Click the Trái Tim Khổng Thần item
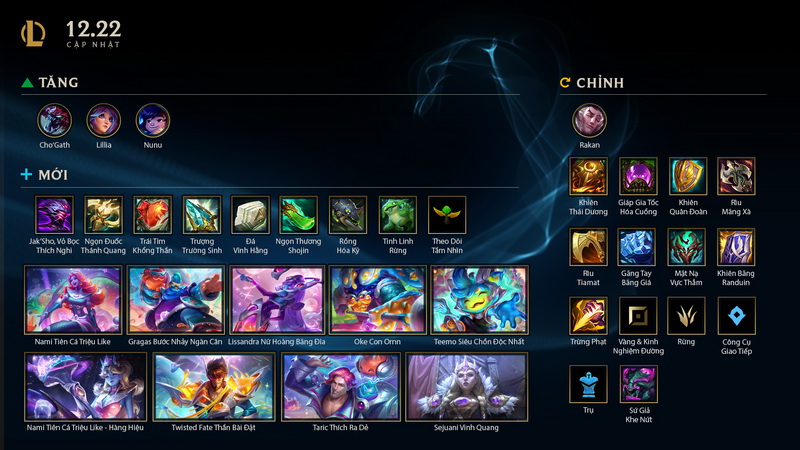This screenshot has width=800, height=450. click(x=153, y=214)
